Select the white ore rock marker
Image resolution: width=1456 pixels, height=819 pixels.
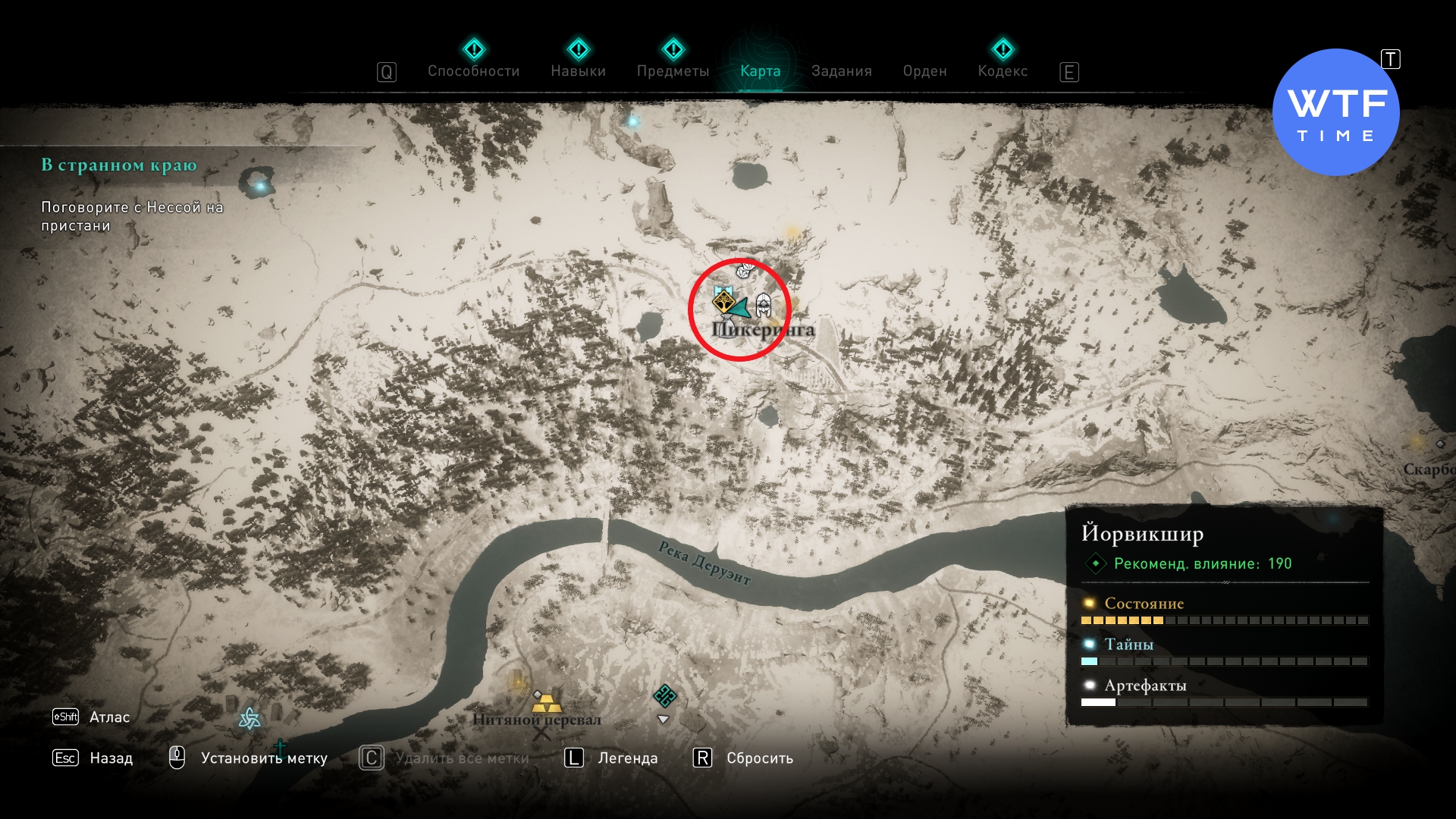(x=745, y=269)
